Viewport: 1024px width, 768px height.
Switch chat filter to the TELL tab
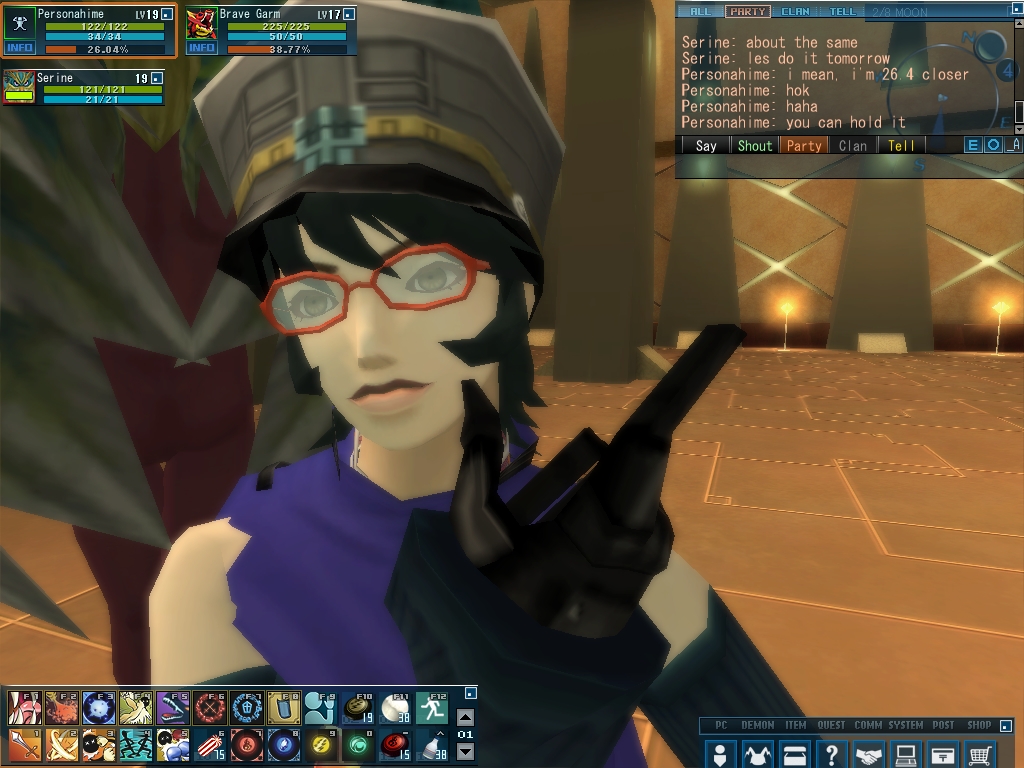[843, 12]
